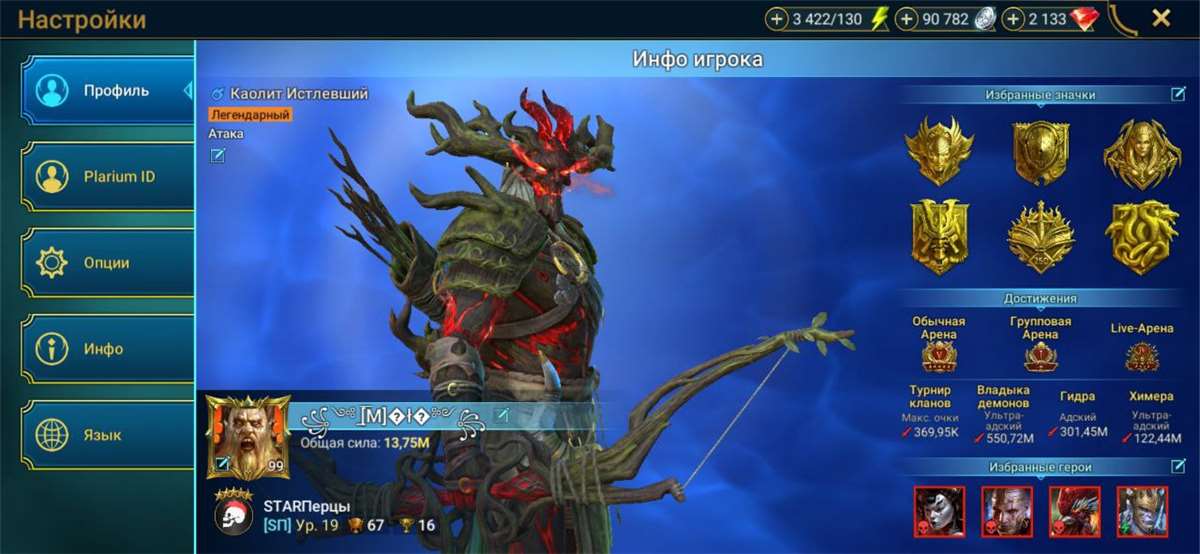The height and width of the screenshot is (554, 1200).
Task: Select the Обычная Арена achievement emblem
Action: pos(938,356)
